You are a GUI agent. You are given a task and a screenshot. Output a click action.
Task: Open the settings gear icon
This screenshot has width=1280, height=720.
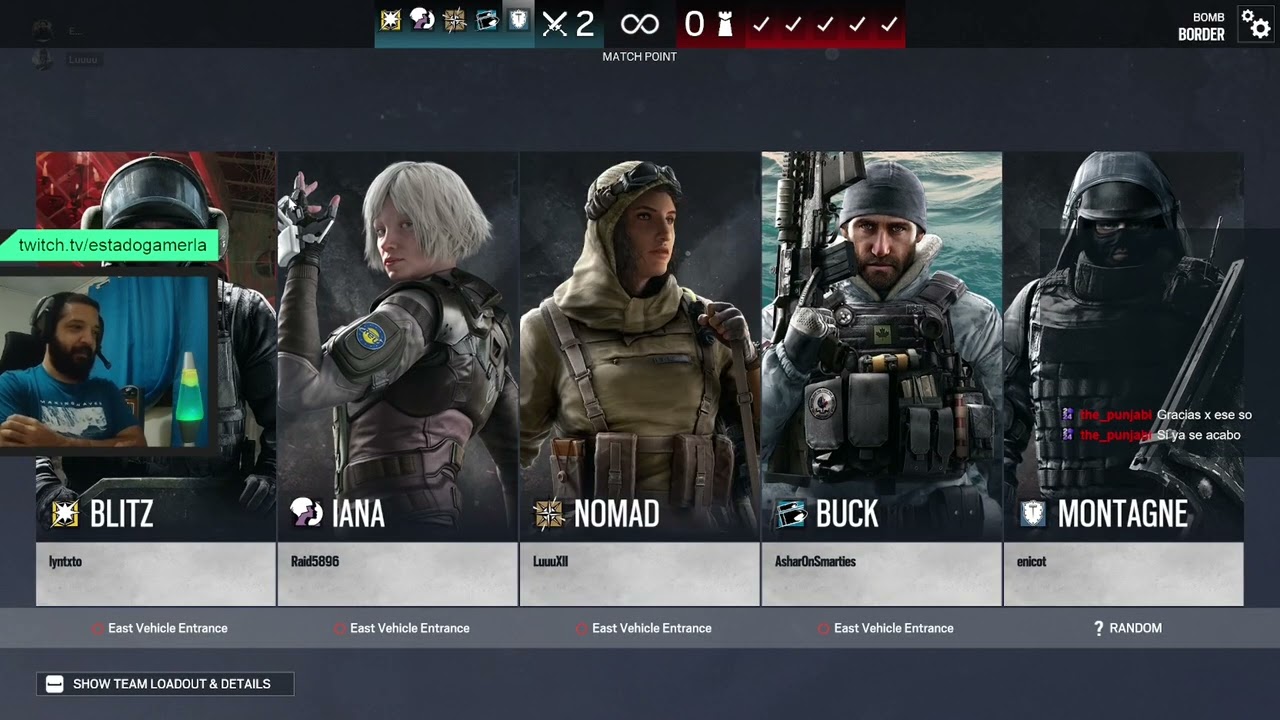click(x=1255, y=23)
